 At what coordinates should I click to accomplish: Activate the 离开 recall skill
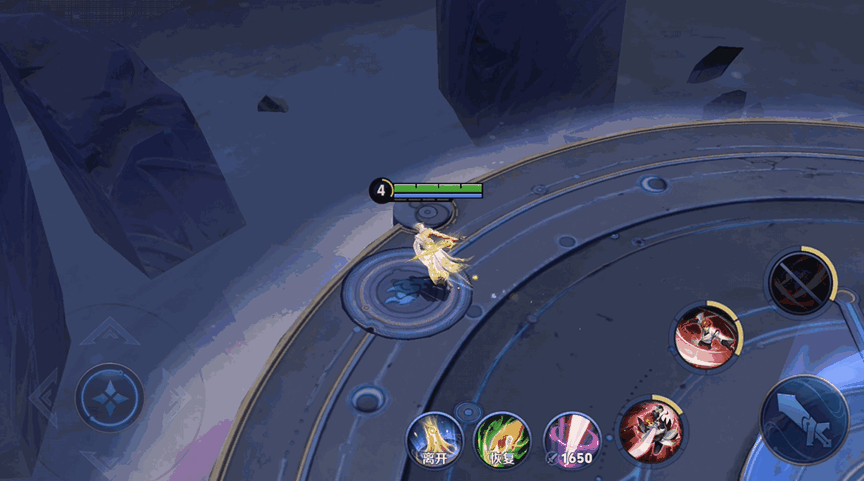433,440
